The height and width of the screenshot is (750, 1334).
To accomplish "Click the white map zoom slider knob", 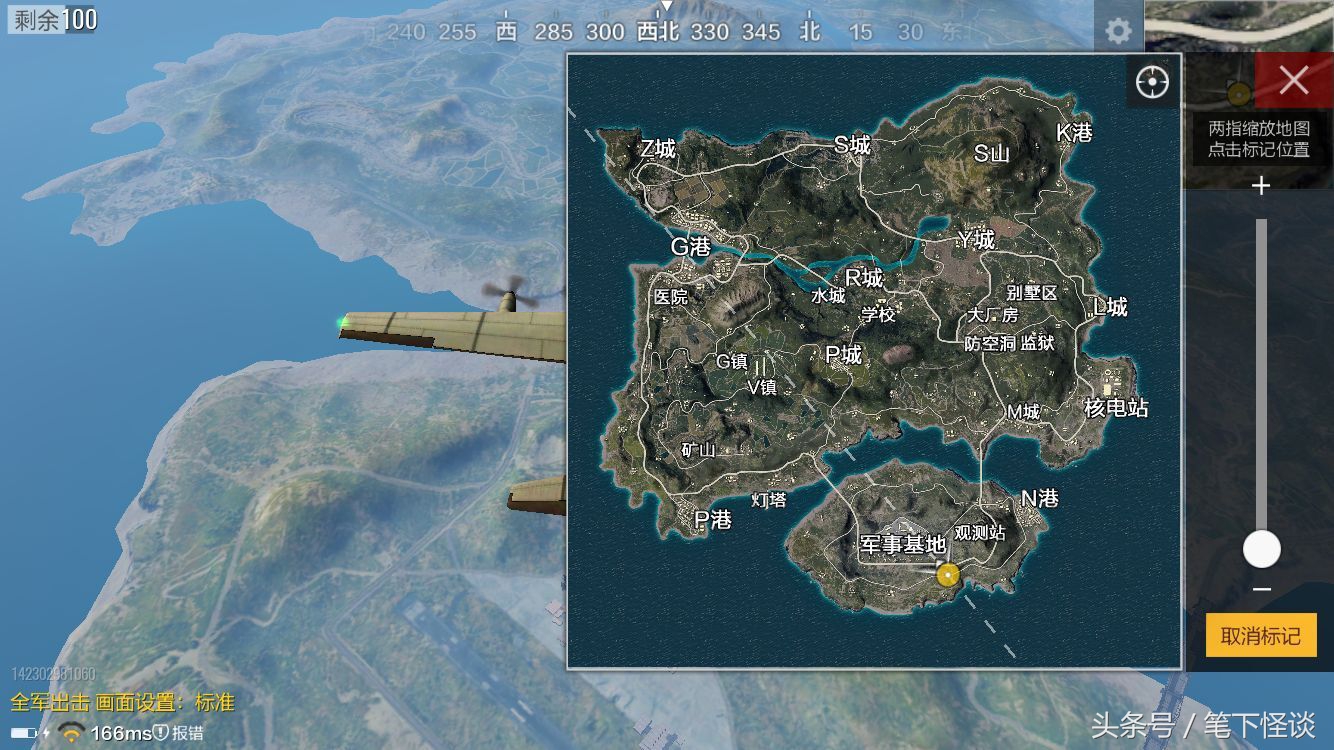I will pyautogui.click(x=1261, y=549).
